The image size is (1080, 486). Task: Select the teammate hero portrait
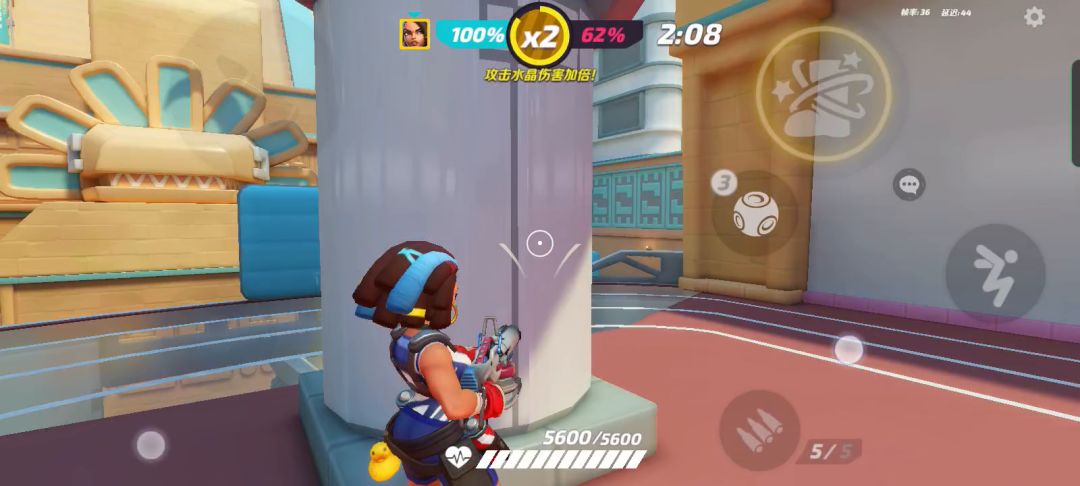pos(414,34)
